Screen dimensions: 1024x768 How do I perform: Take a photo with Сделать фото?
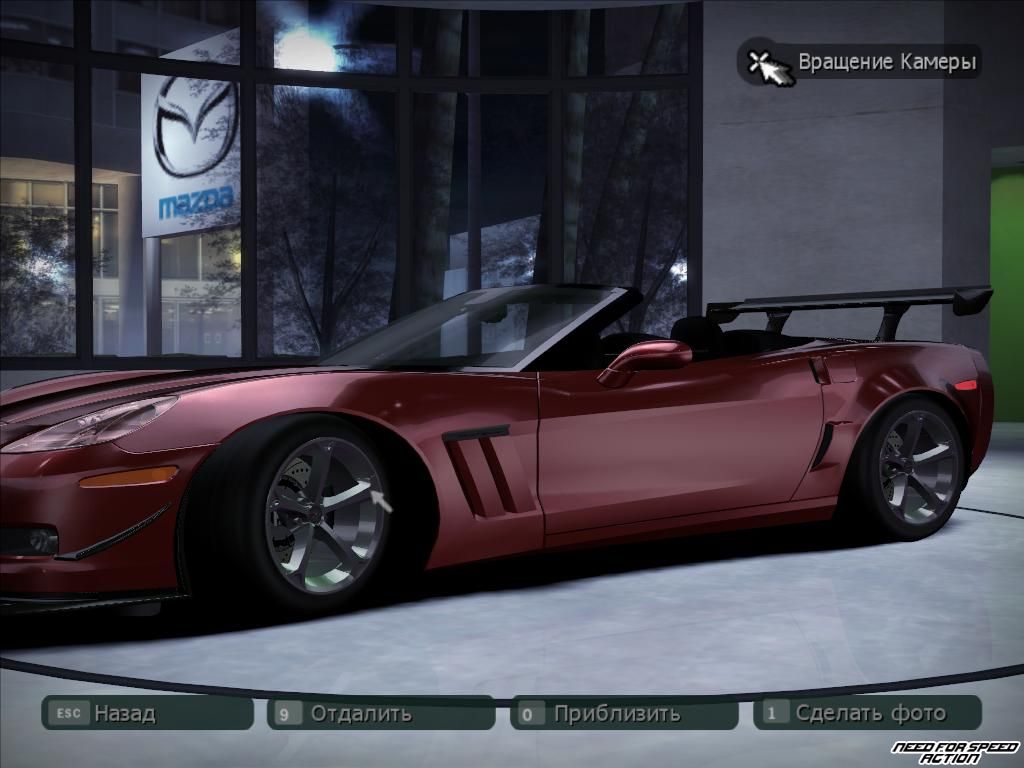click(868, 713)
